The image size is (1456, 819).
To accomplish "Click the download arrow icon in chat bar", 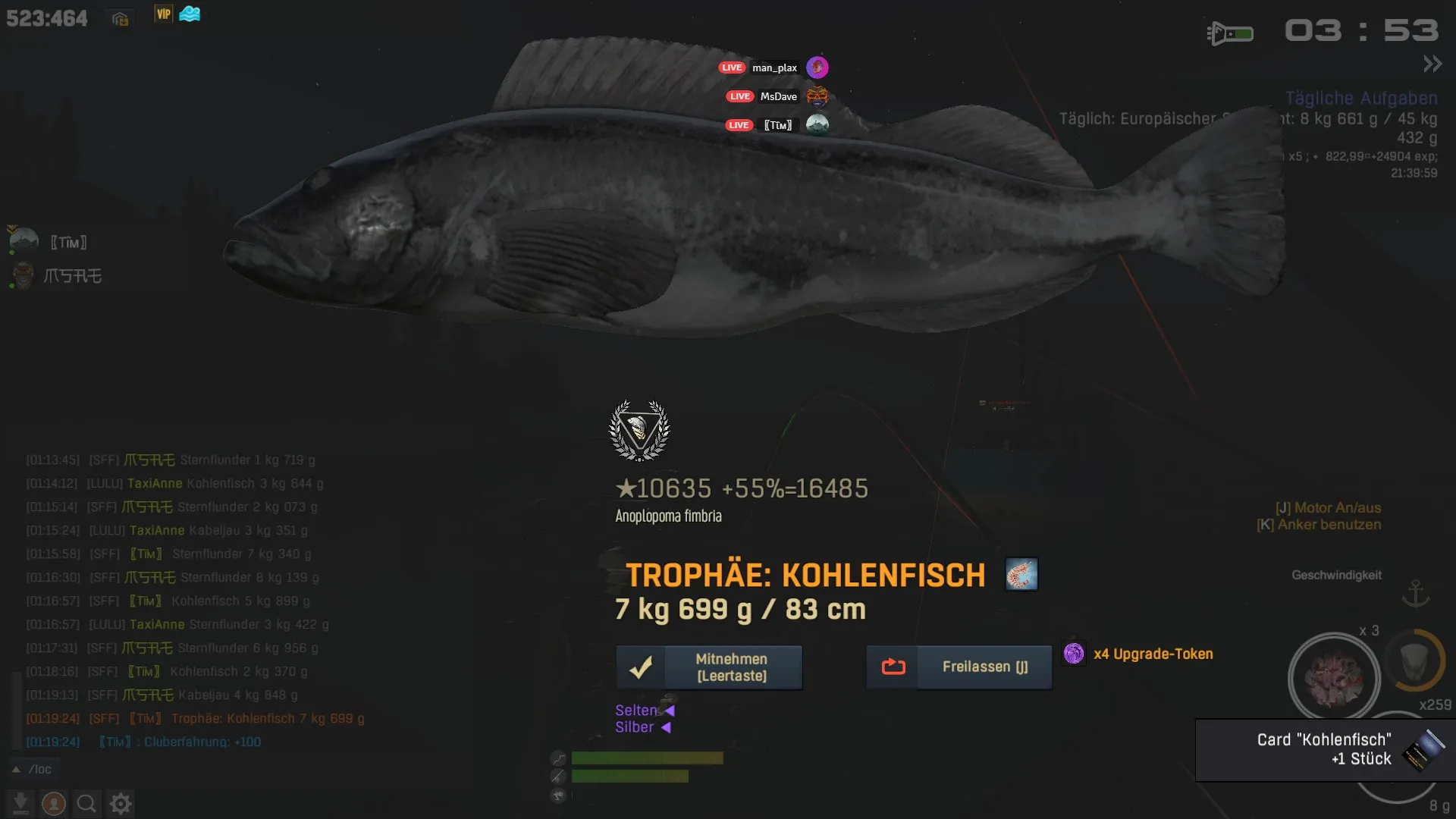I will [x=20, y=803].
